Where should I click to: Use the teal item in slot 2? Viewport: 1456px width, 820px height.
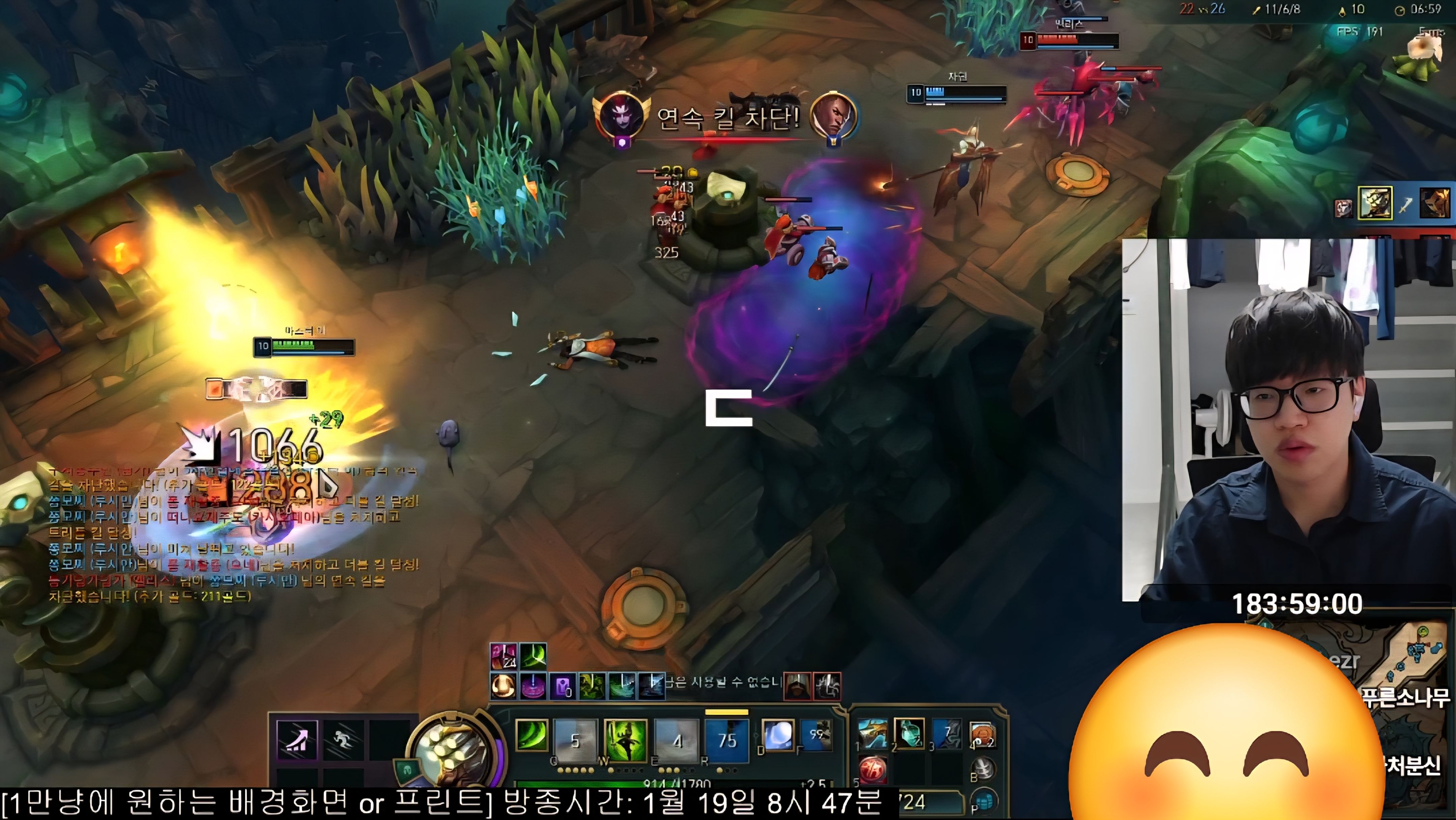(909, 734)
